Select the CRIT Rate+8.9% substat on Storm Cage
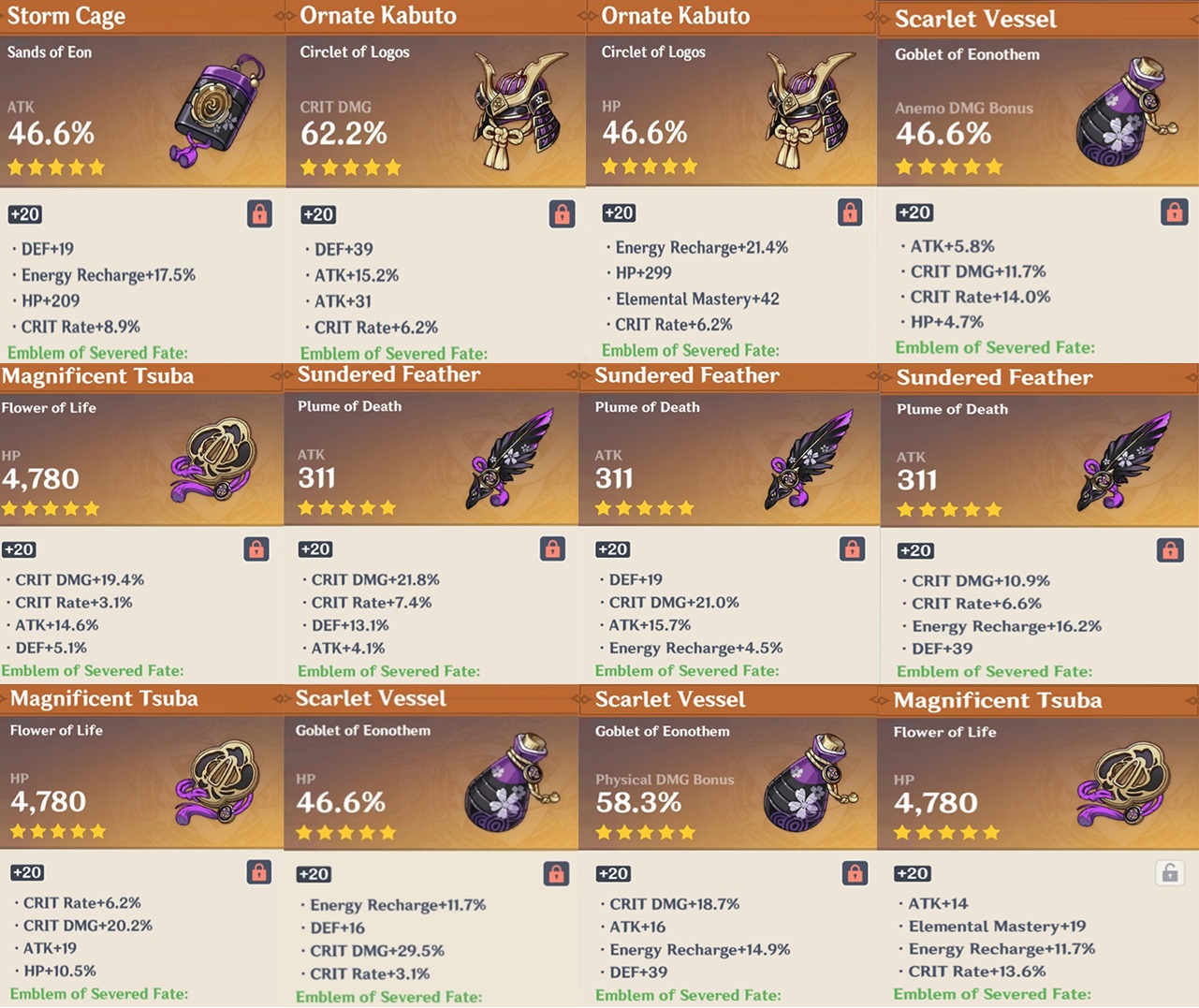This screenshot has width=1199, height=1008. pyautogui.click(x=73, y=327)
